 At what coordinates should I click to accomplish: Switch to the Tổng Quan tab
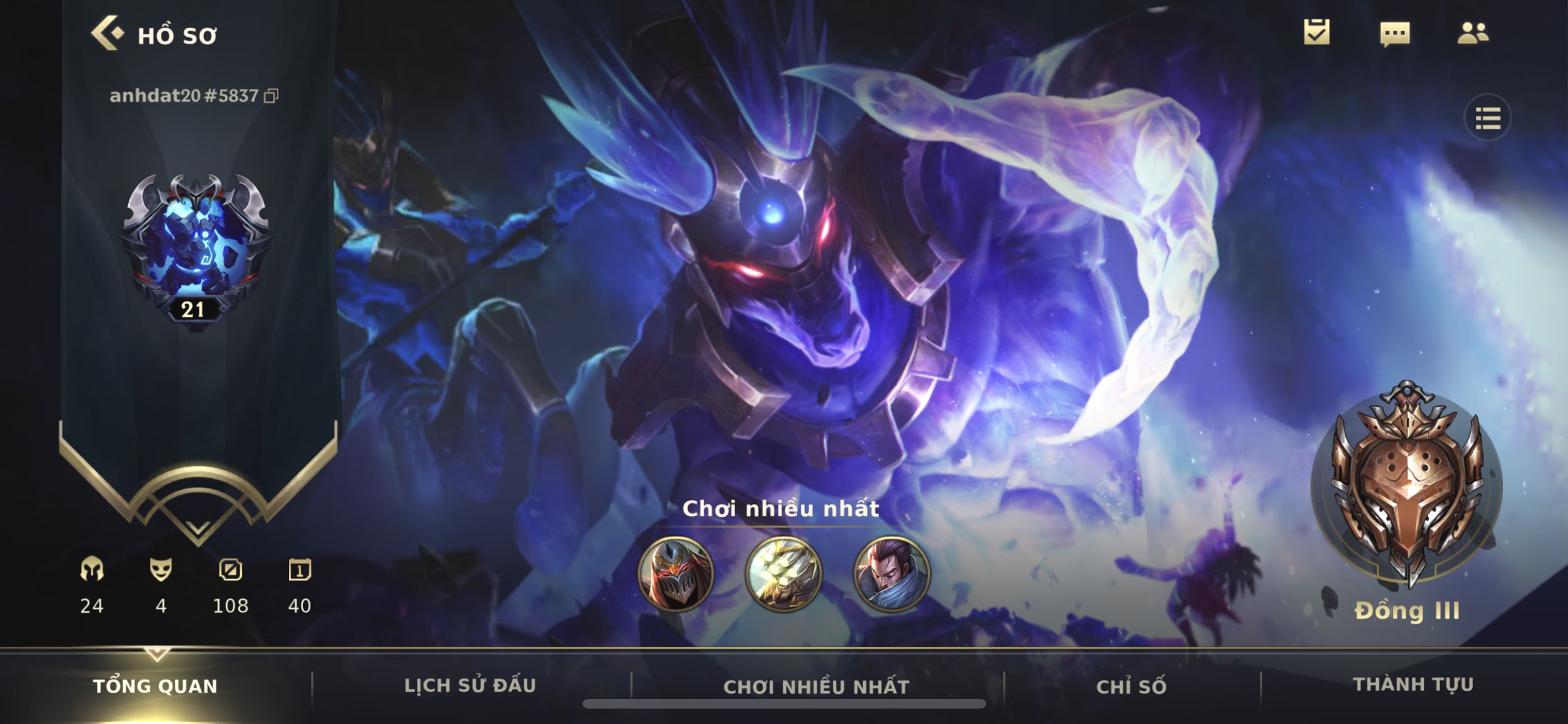[x=155, y=686]
